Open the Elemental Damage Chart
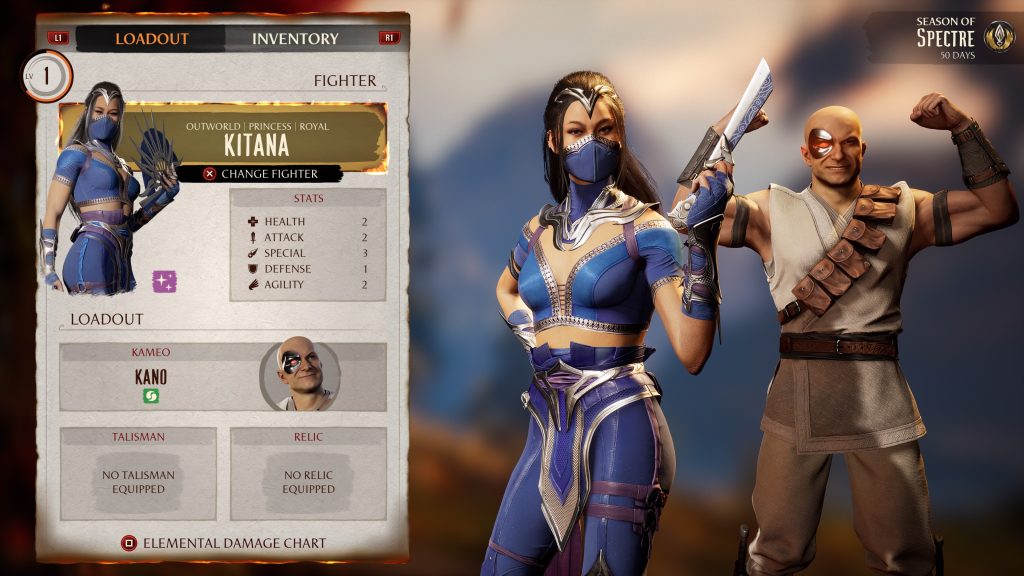 click(224, 543)
